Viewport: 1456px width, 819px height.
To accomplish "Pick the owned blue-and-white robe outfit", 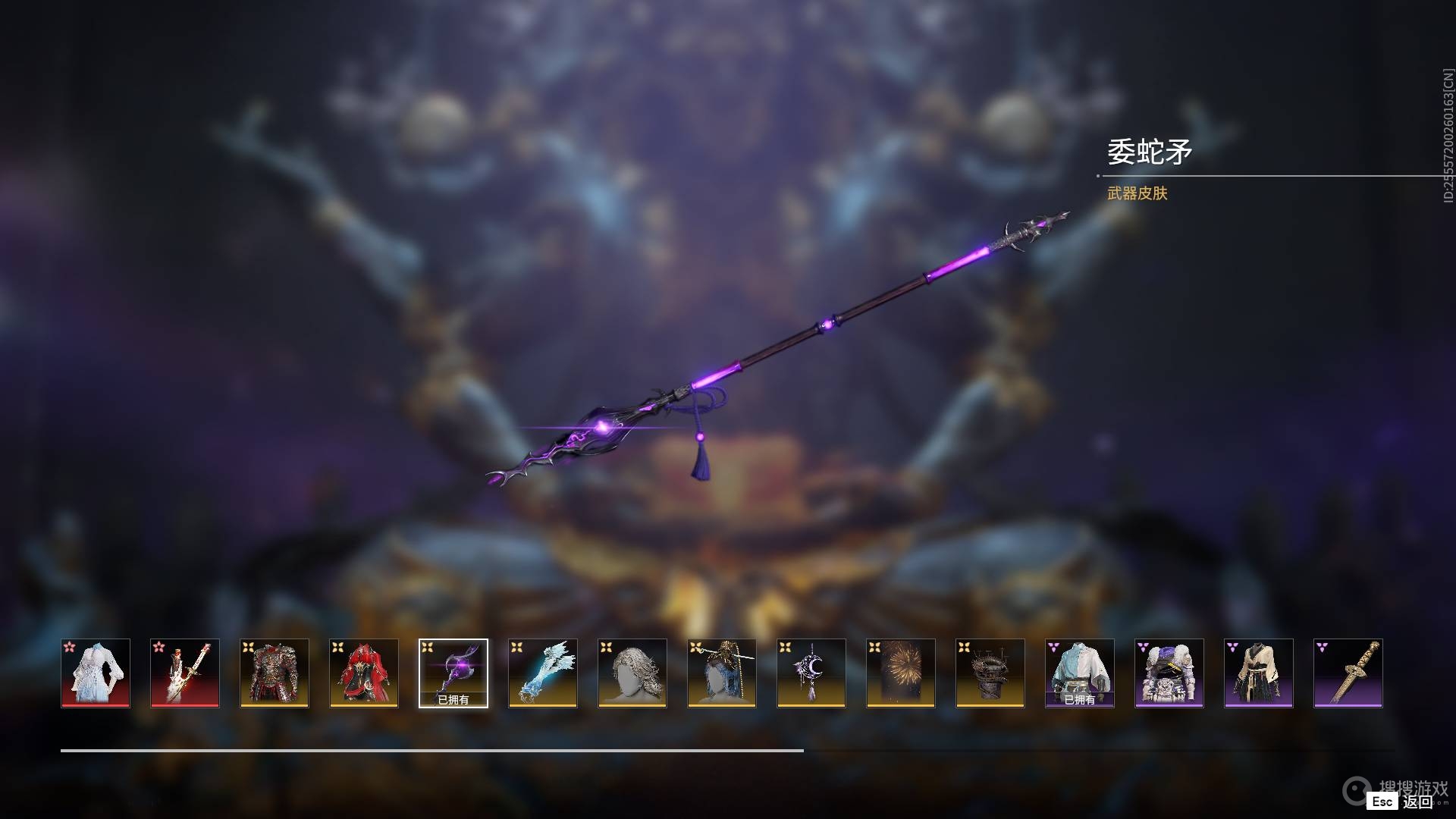I will 1080,673.
